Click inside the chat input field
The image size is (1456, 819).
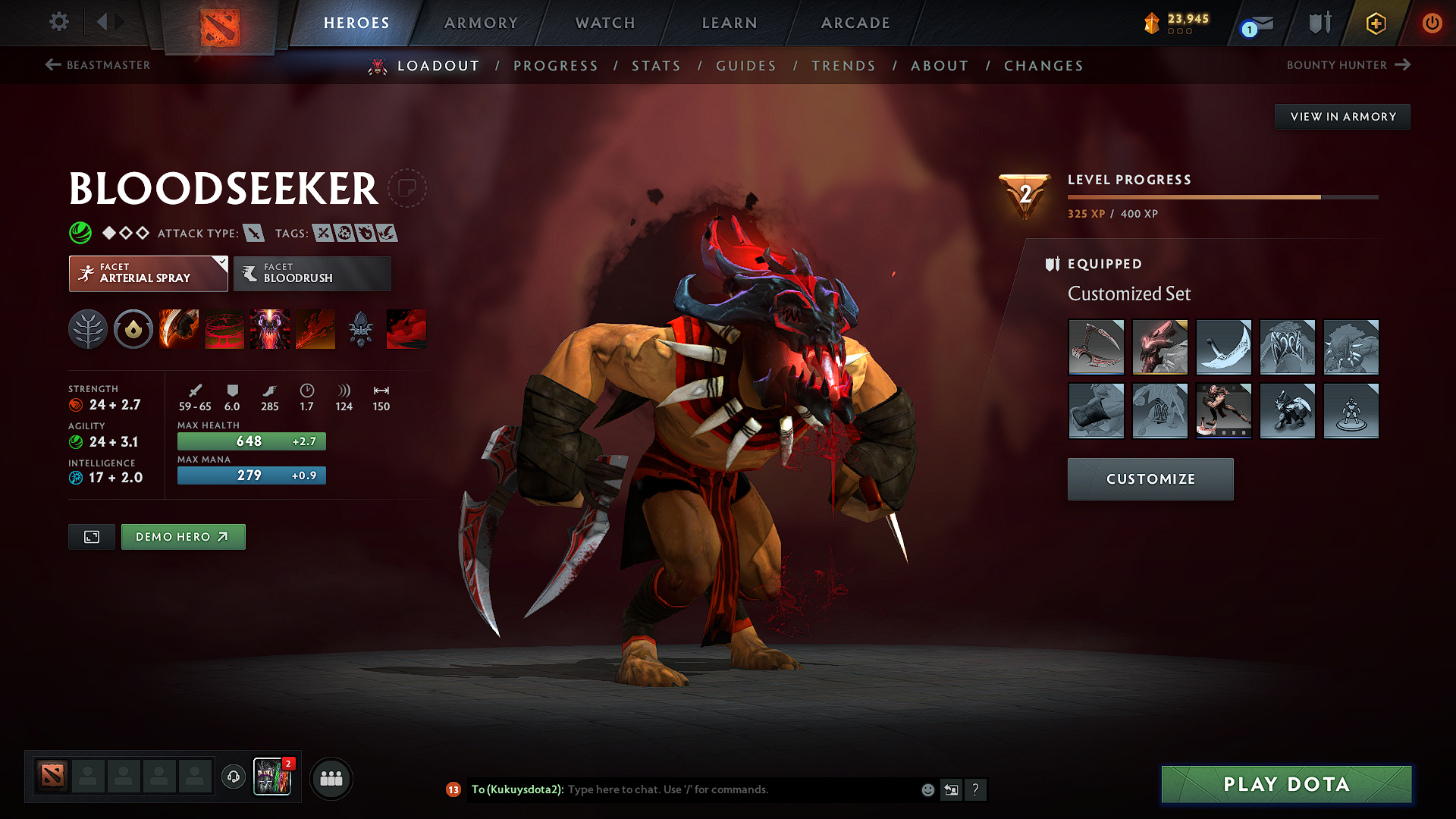[x=682, y=789]
